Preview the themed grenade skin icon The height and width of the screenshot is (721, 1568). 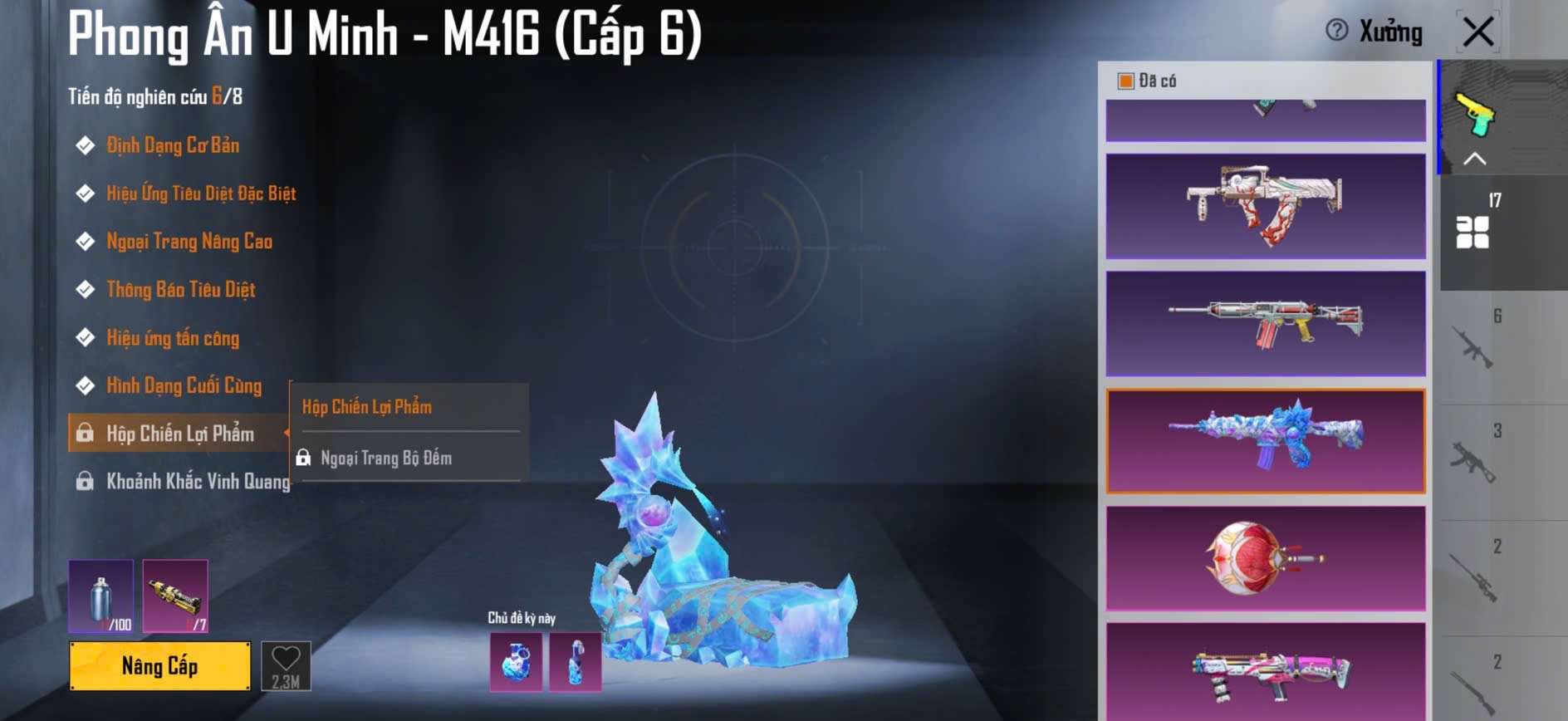[x=516, y=662]
